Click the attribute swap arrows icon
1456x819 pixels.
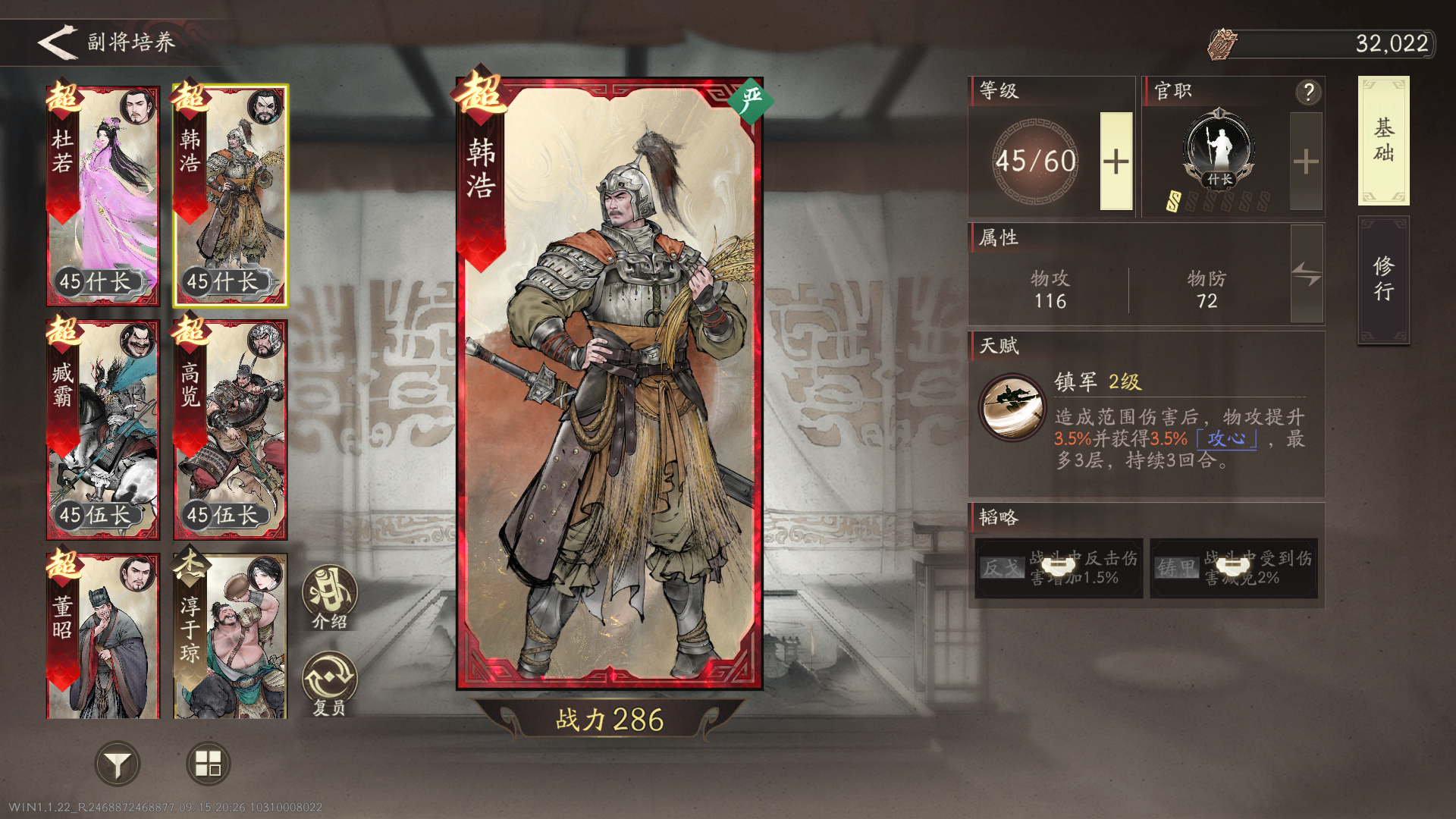(1306, 275)
